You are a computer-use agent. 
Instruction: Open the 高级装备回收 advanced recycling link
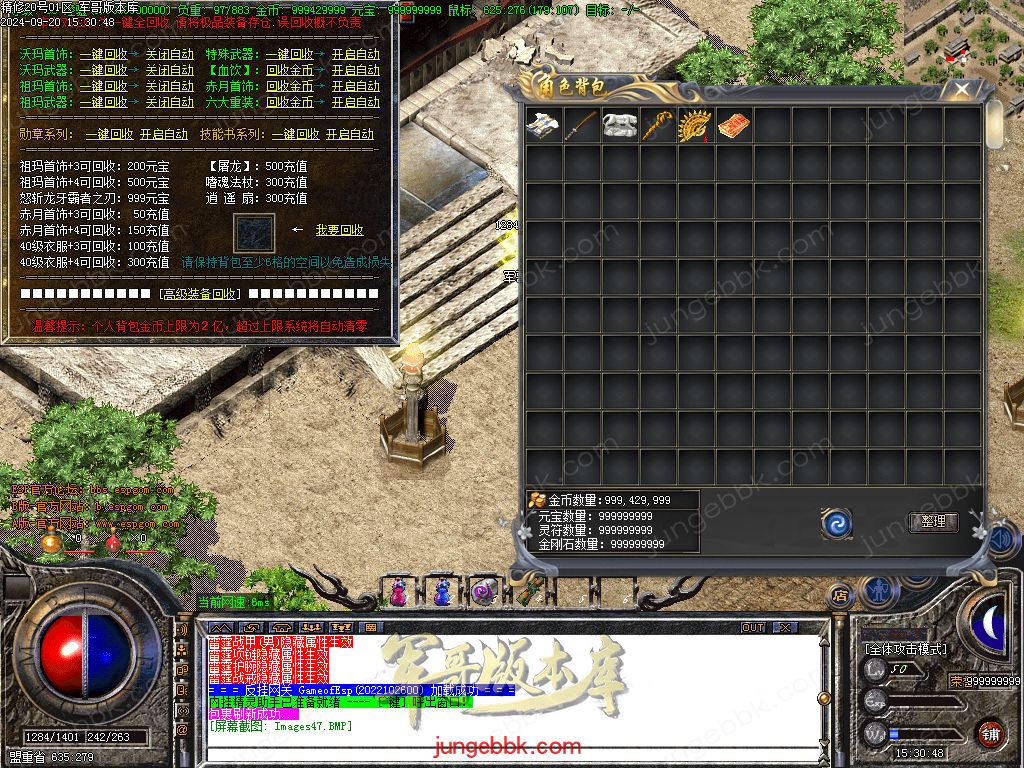[x=199, y=294]
